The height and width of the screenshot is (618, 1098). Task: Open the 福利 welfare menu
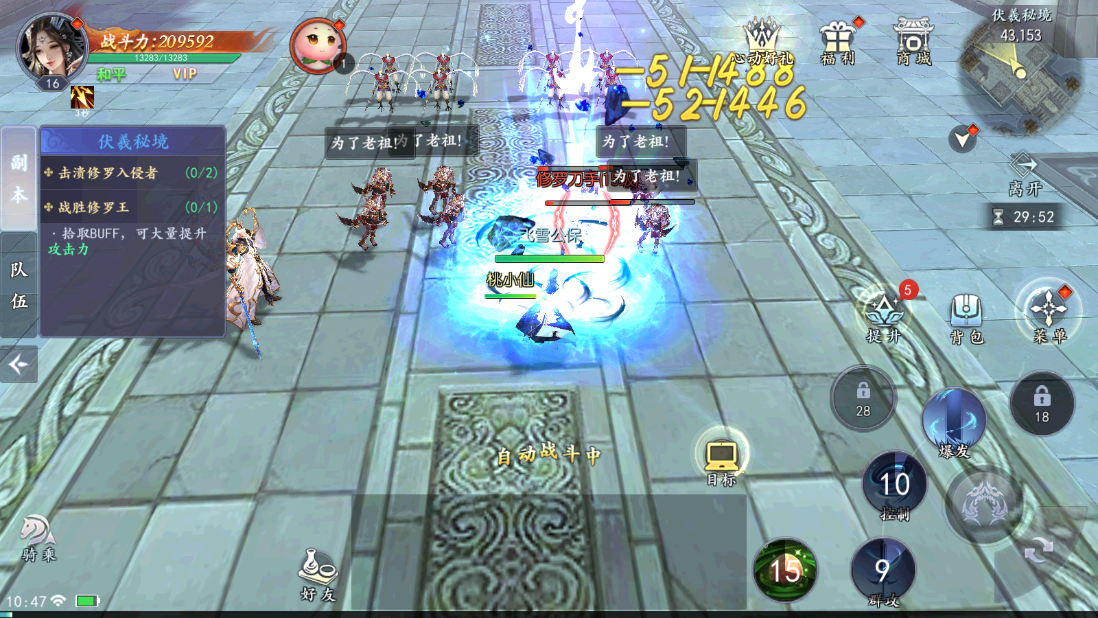[x=837, y=42]
